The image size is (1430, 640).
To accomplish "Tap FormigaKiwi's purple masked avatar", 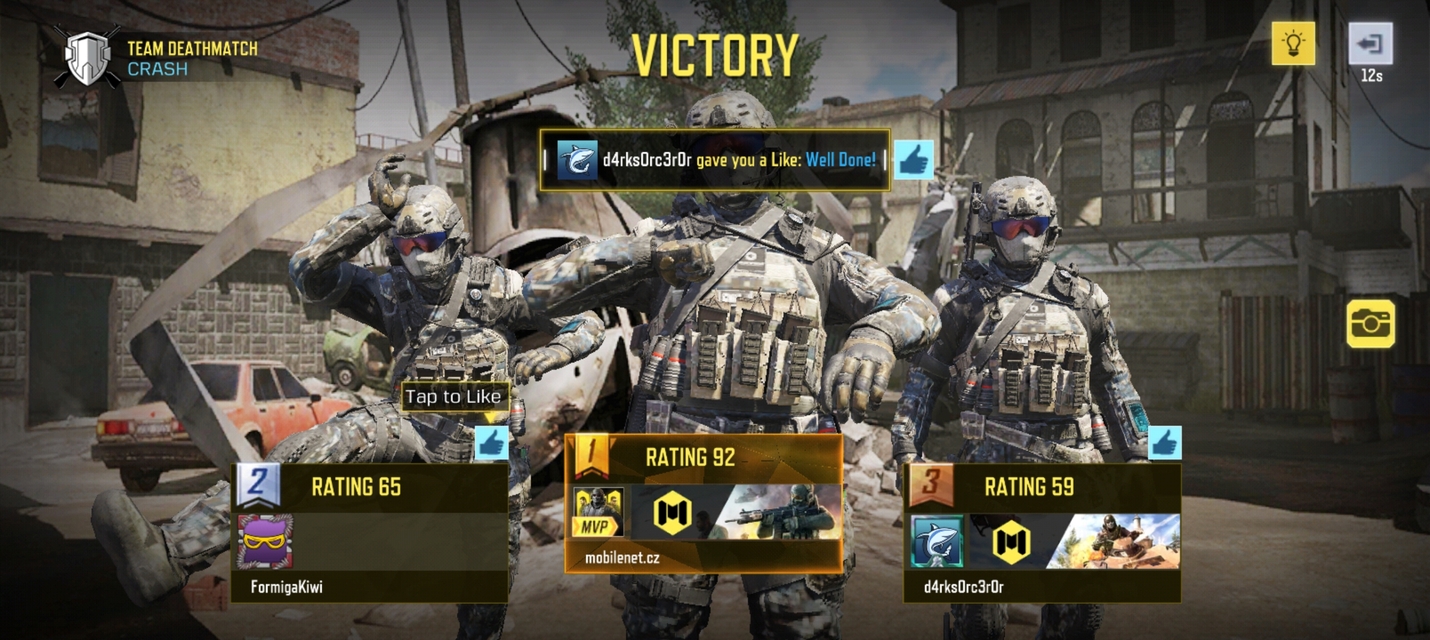I will 265,541.
